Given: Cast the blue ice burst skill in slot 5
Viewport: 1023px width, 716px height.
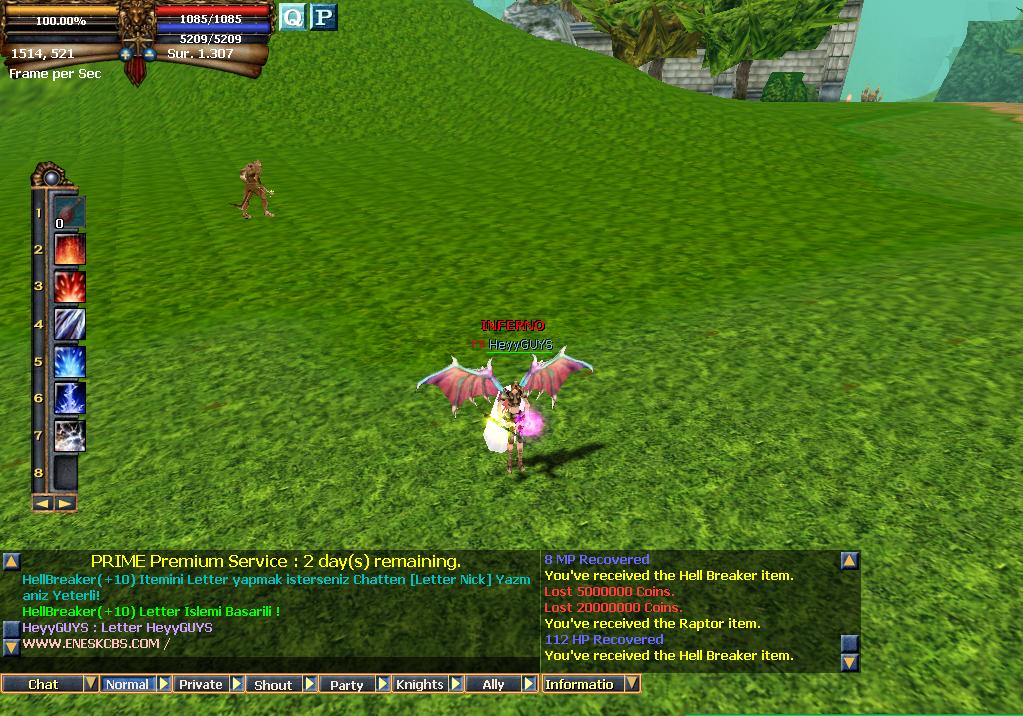Looking at the screenshot, I should click(69, 361).
